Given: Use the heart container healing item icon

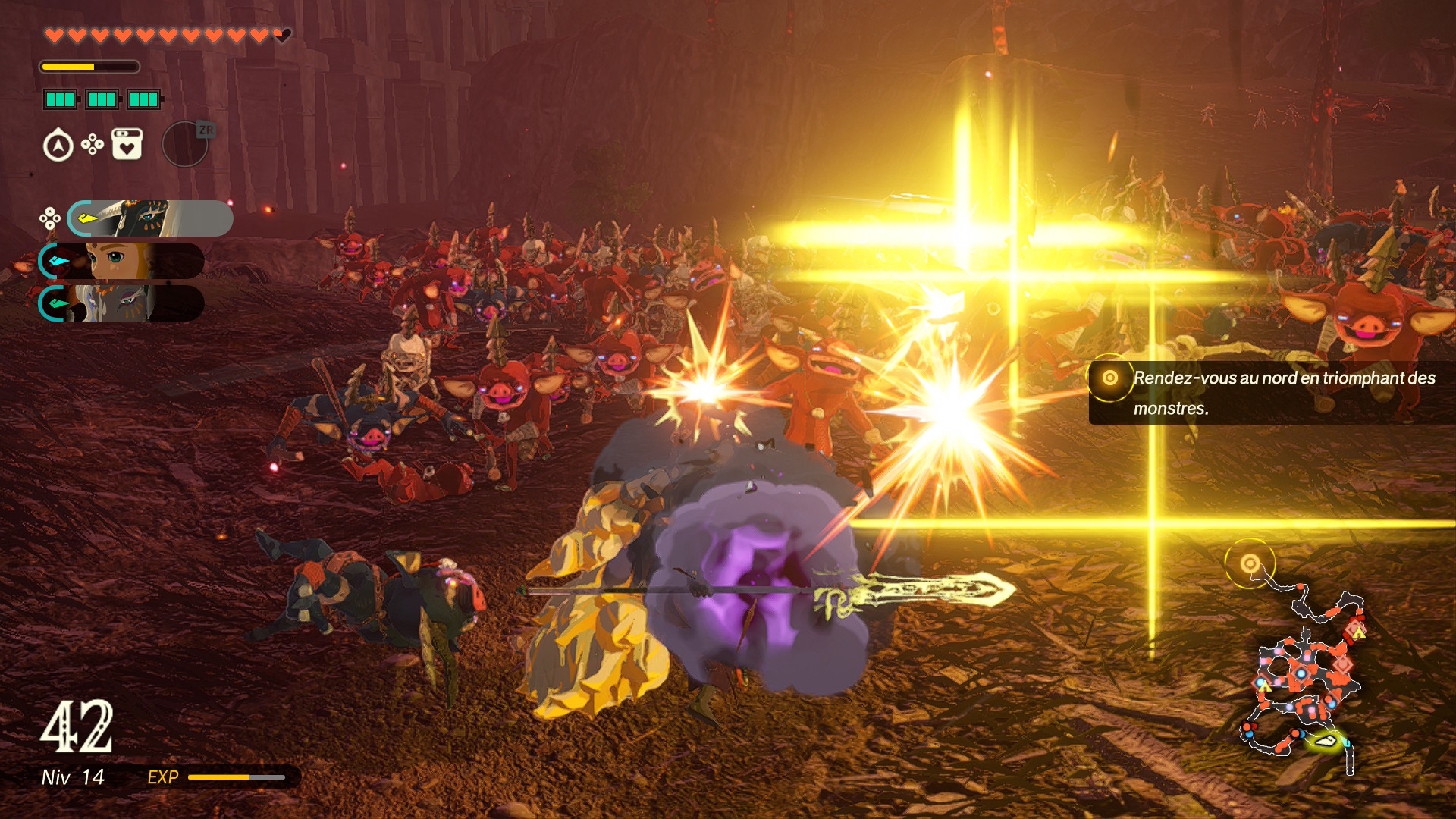Looking at the screenshot, I should click(x=127, y=144).
